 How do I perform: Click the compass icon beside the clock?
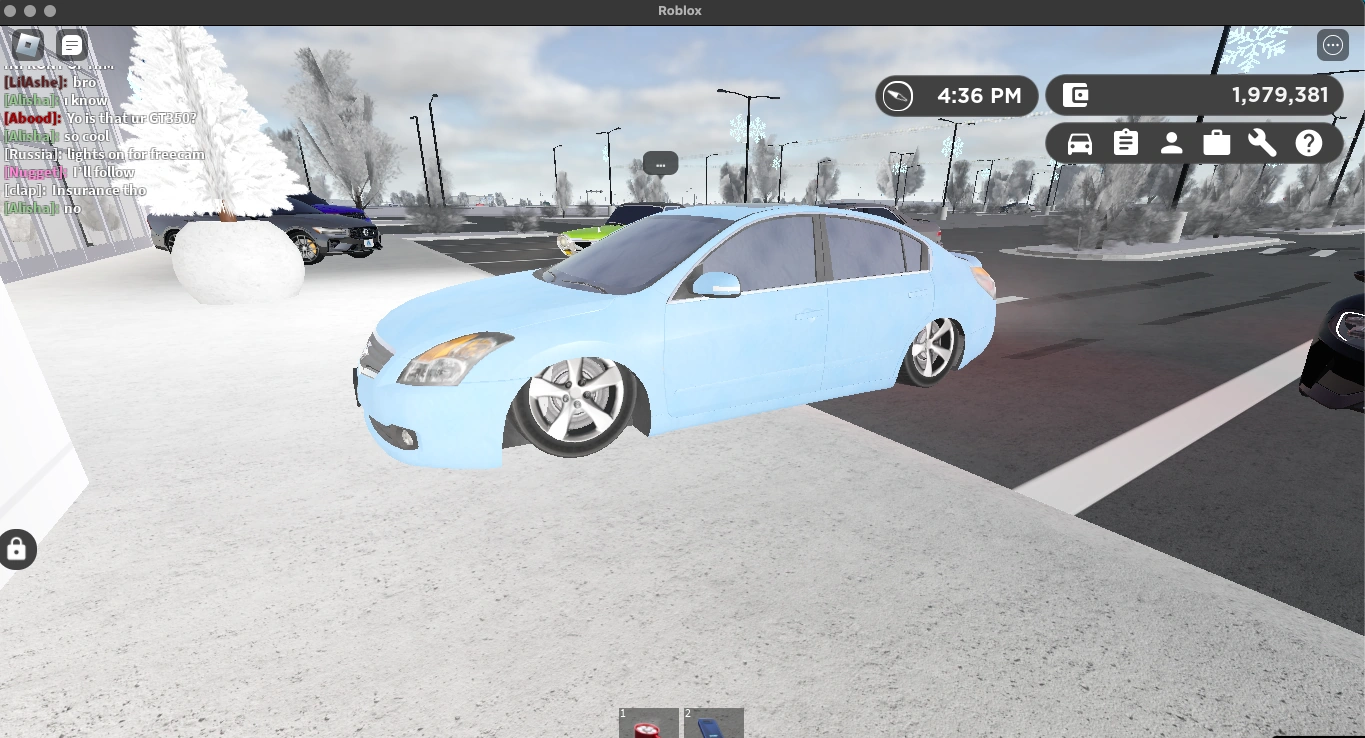pyautogui.click(x=899, y=95)
